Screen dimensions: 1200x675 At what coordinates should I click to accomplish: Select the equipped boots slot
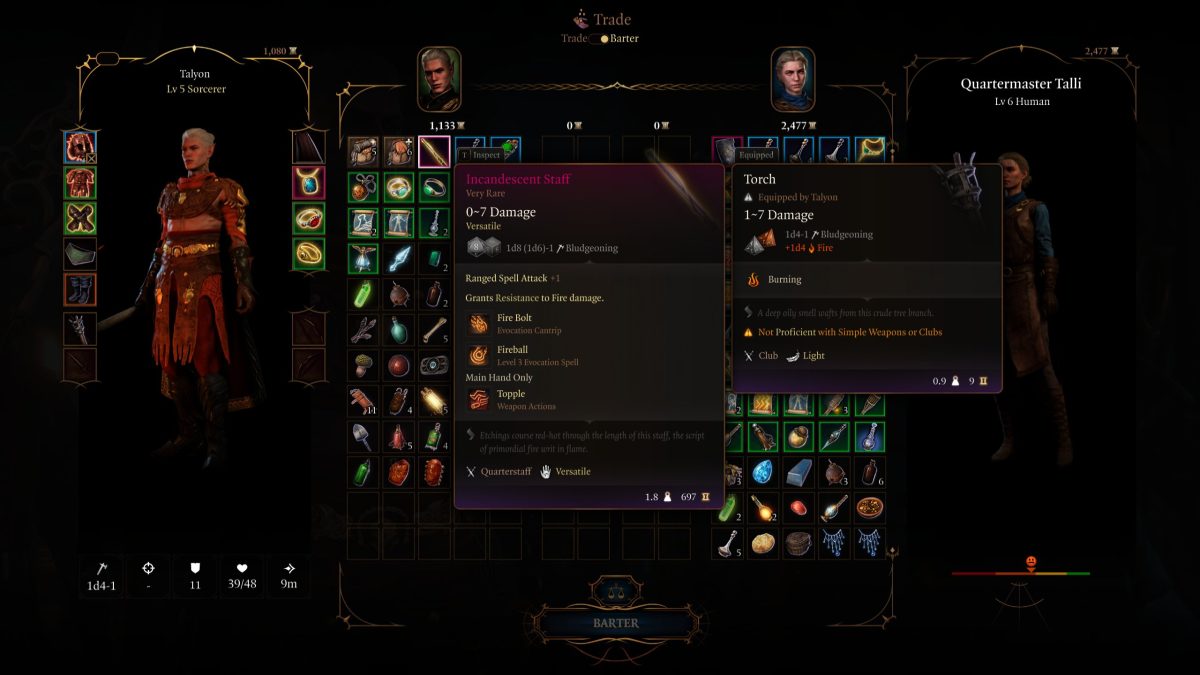[x=79, y=290]
